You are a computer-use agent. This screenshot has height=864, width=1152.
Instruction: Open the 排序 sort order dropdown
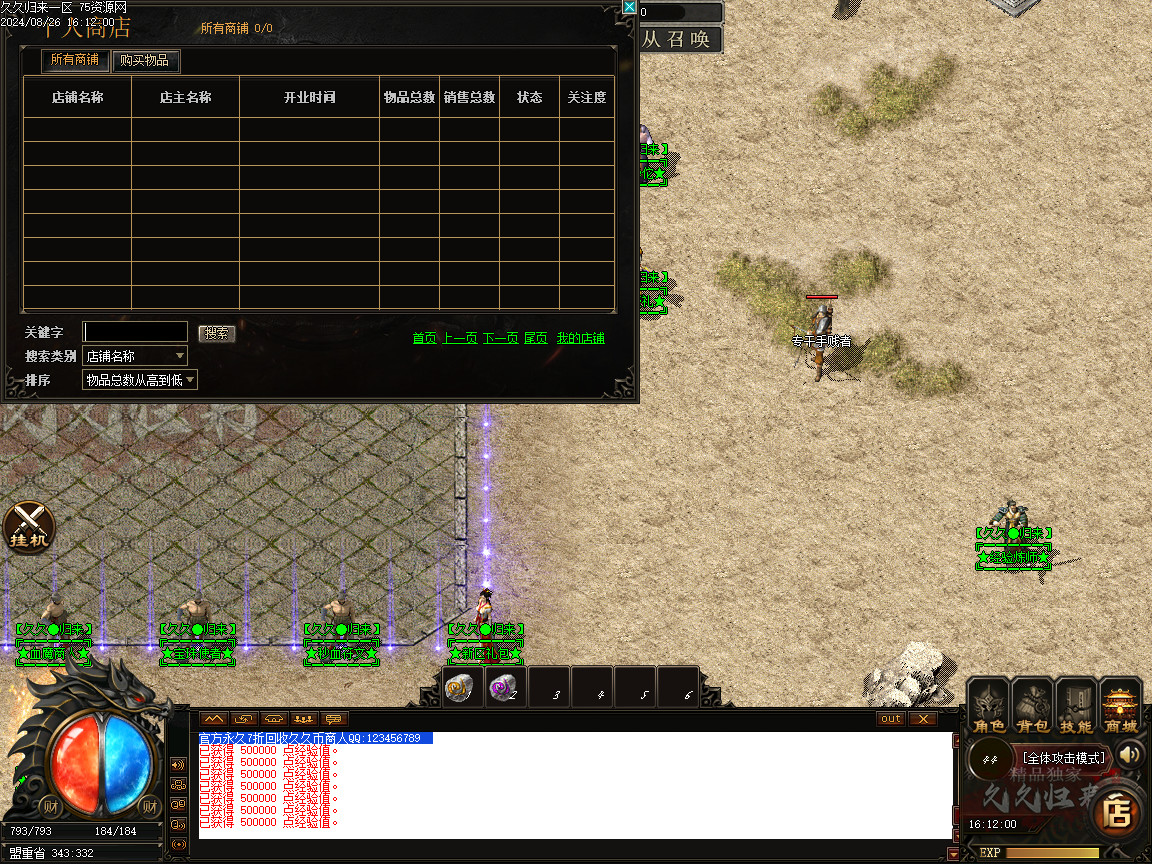pos(140,379)
